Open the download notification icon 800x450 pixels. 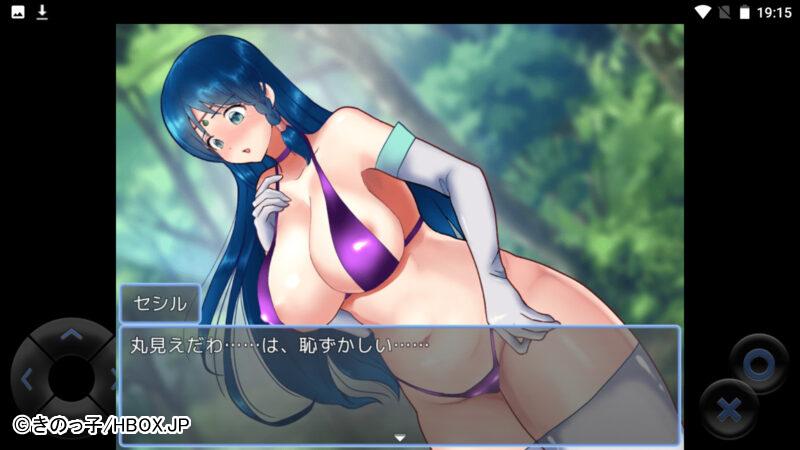42,12
